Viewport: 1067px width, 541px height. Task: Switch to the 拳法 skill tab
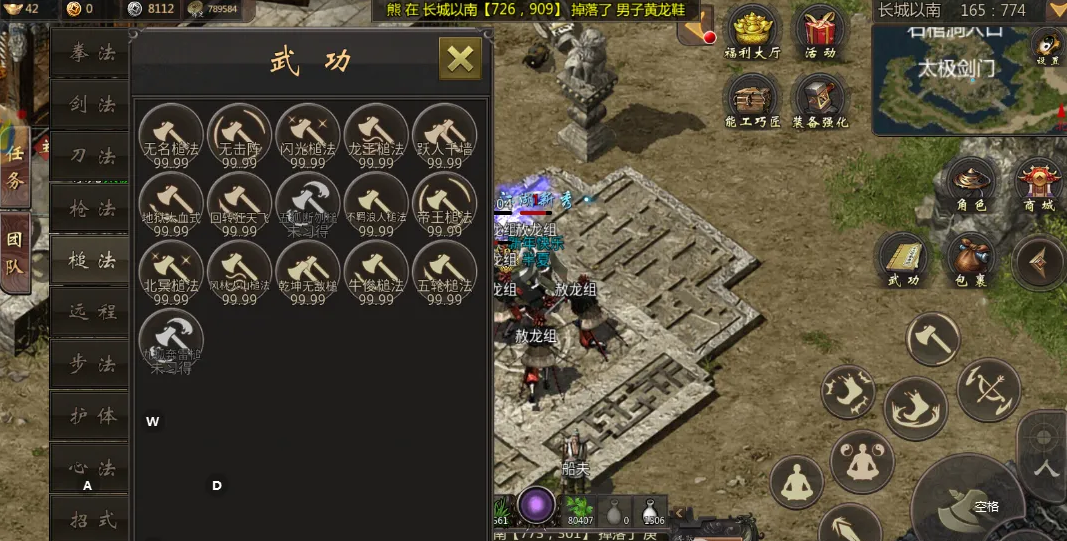coord(92,53)
